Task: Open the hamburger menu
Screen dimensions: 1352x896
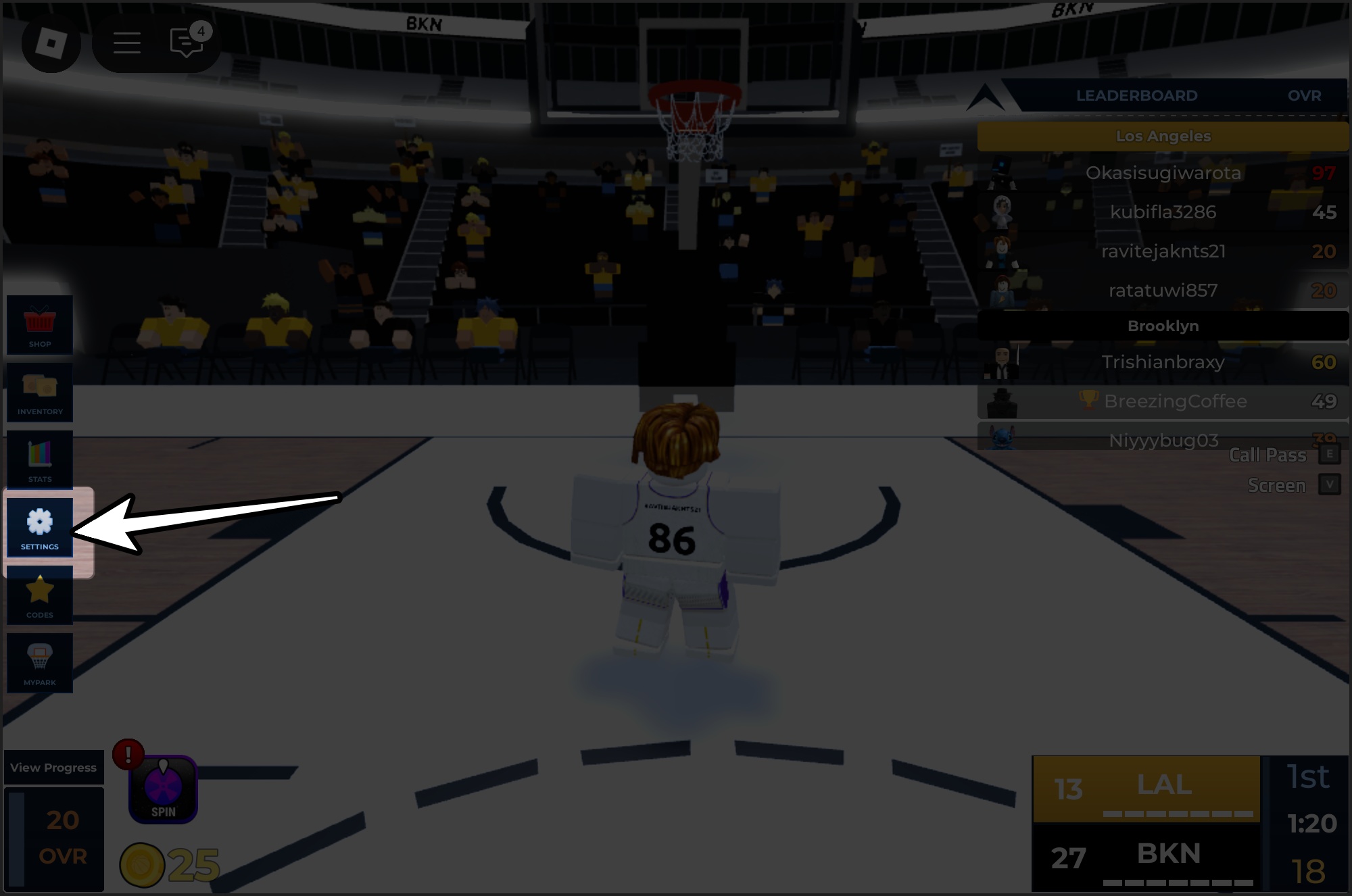Action: [x=126, y=43]
